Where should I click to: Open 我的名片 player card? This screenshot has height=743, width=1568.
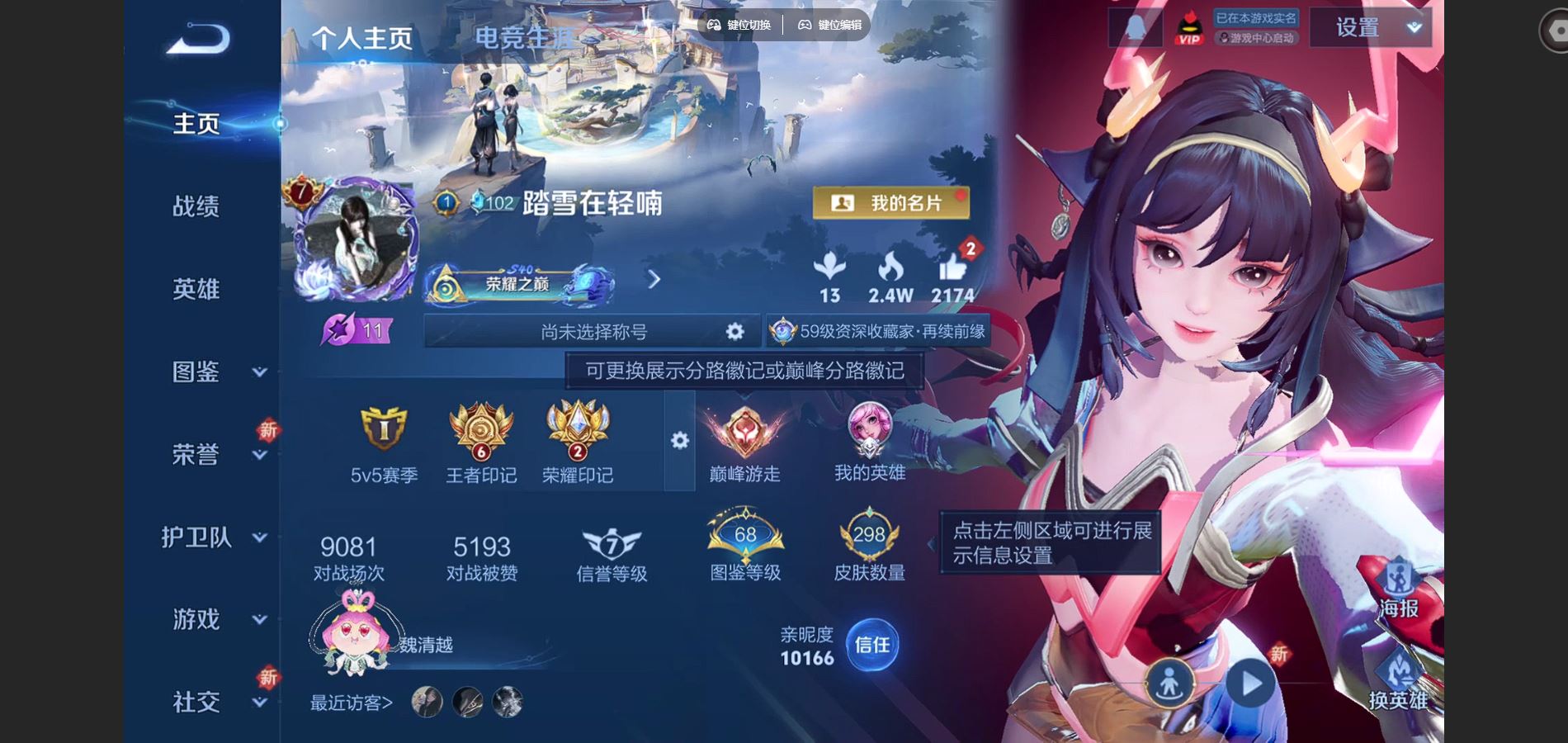[891, 202]
